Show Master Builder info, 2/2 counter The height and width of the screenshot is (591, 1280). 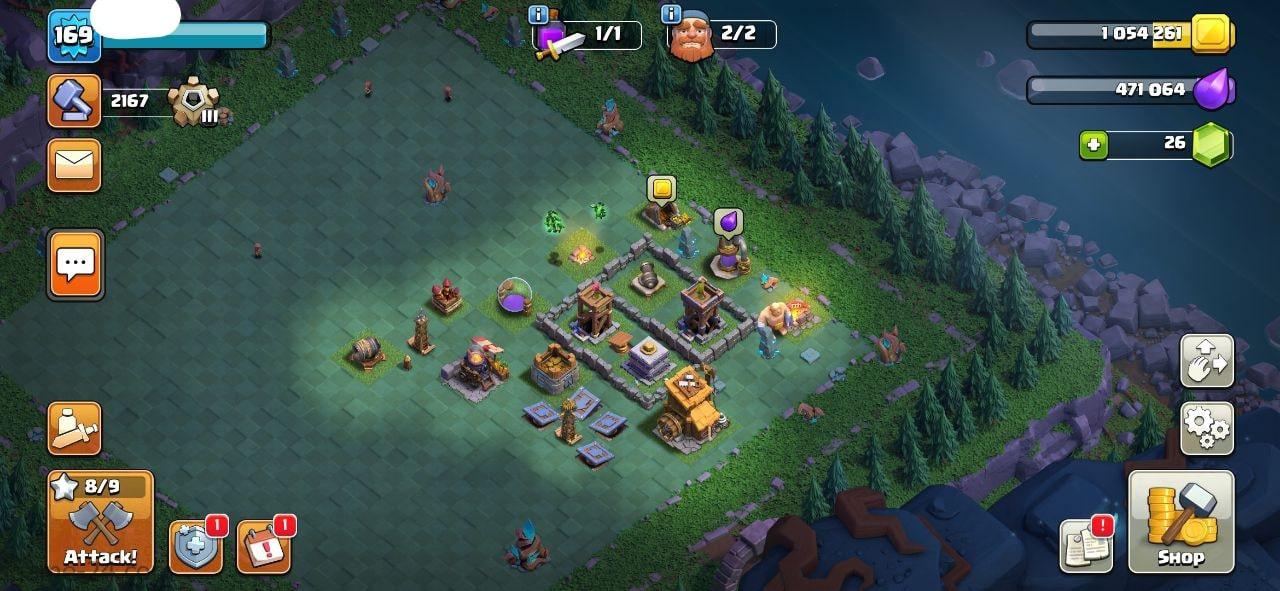click(x=671, y=15)
